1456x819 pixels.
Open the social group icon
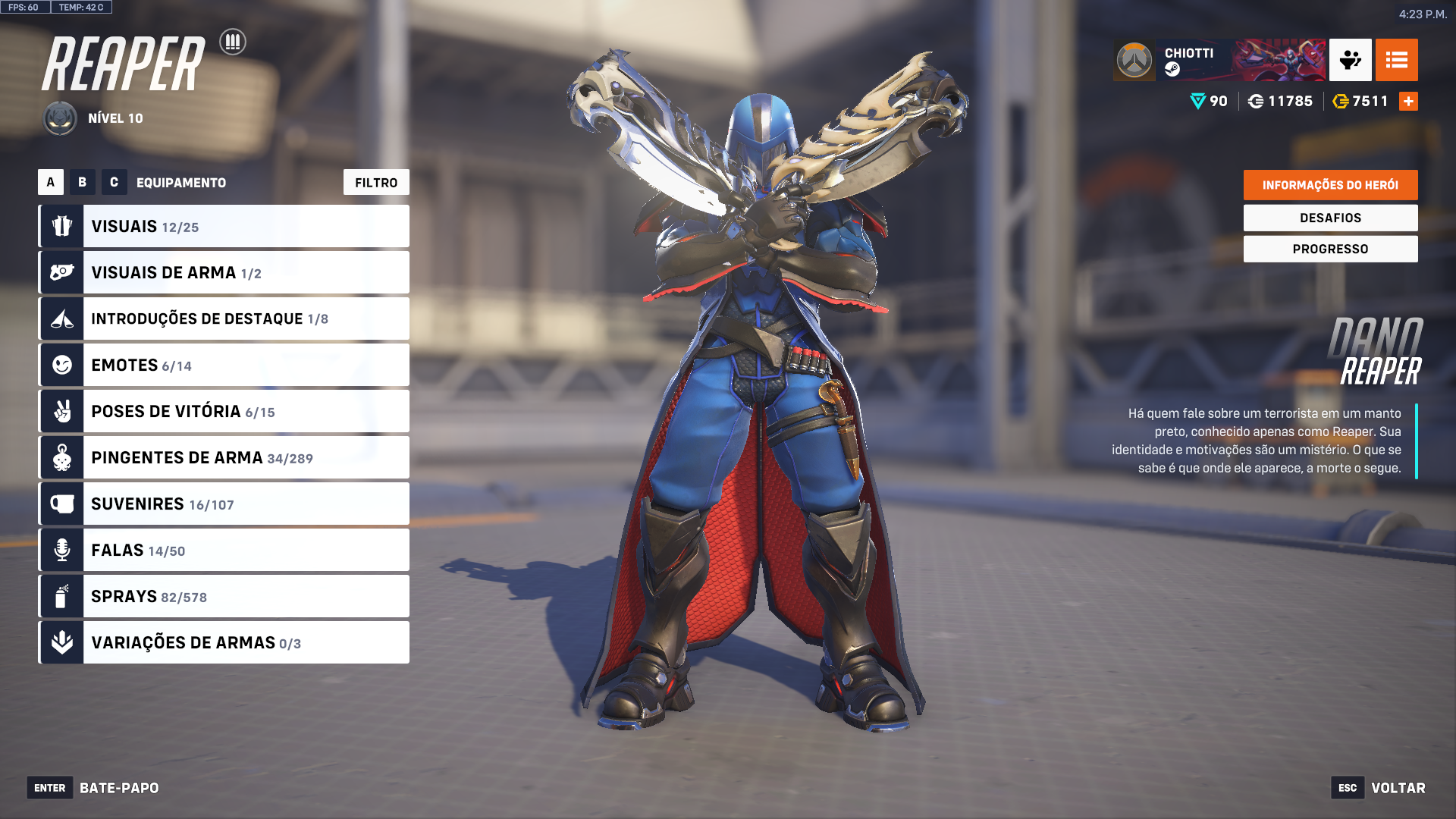tap(1350, 60)
